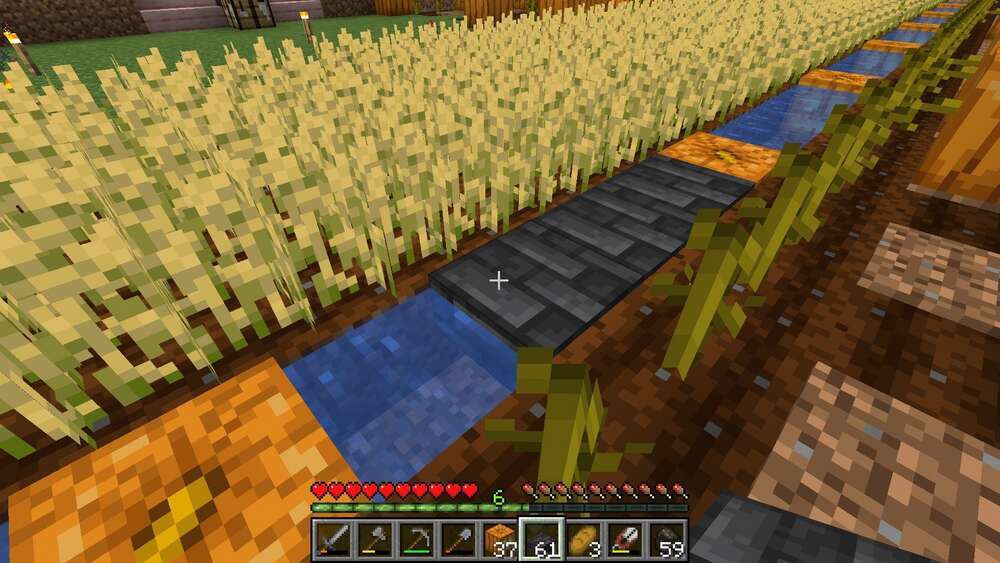
Task: Select the dark slab stack of 61
Action: tap(542, 539)
